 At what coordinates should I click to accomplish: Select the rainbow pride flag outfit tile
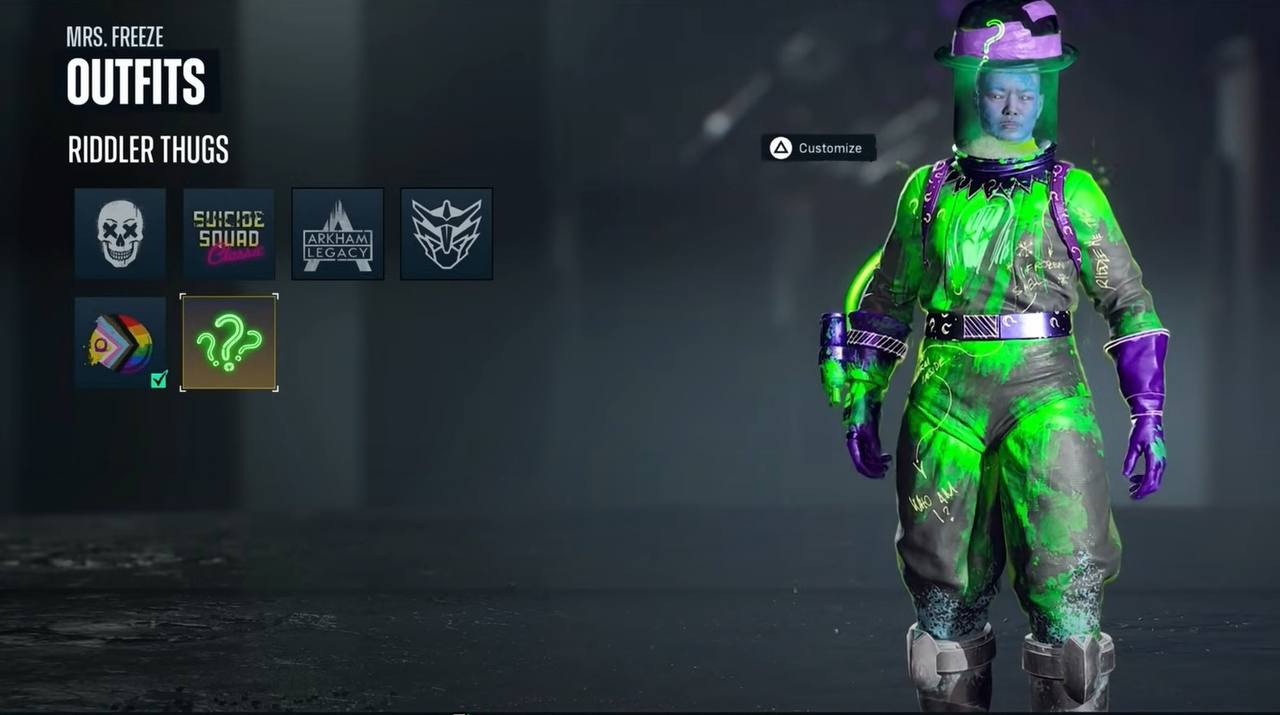[x=120, y=342]
